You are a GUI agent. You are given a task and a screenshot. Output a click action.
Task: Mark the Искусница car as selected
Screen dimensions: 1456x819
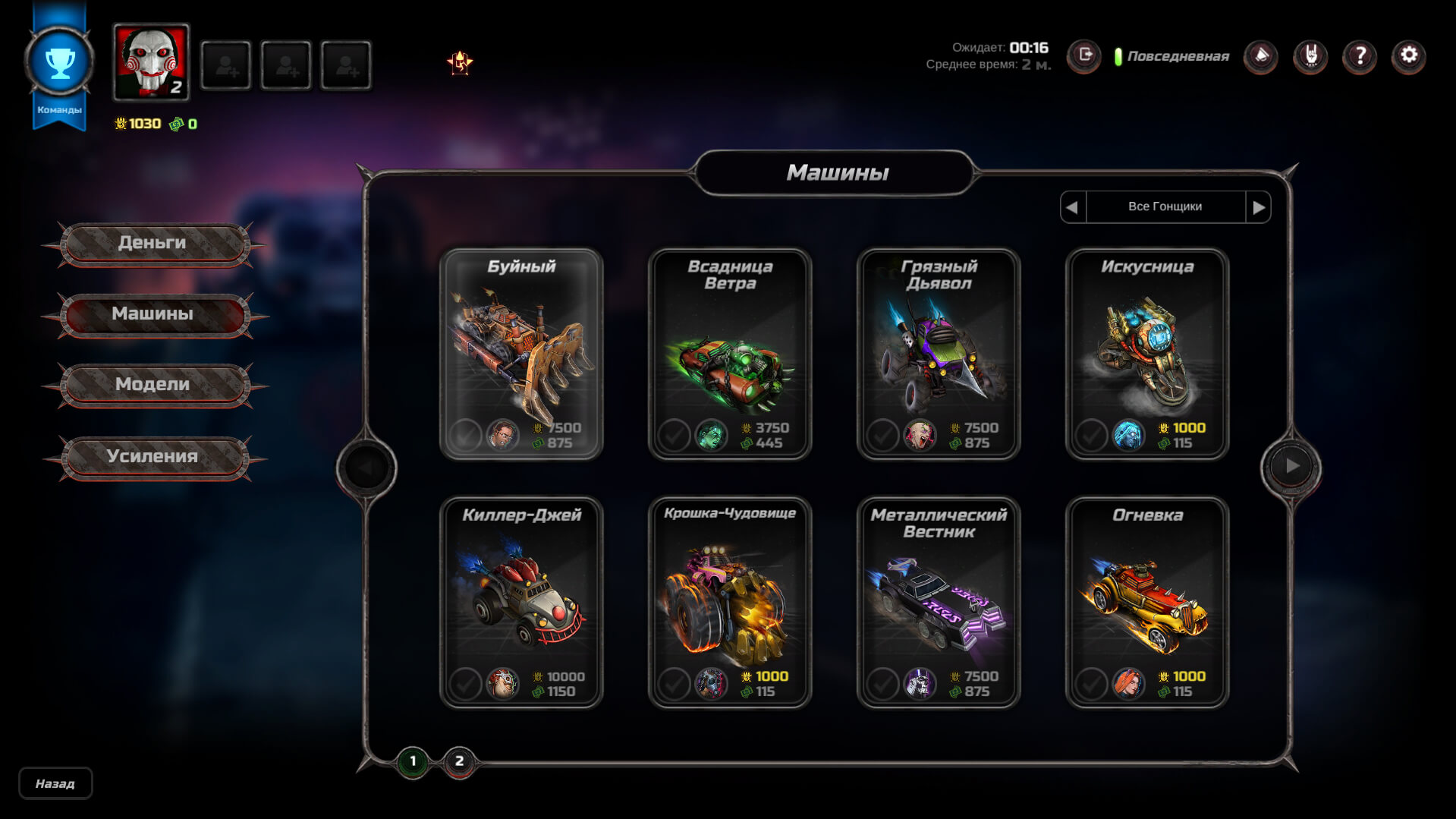(x=1093, y=436)
